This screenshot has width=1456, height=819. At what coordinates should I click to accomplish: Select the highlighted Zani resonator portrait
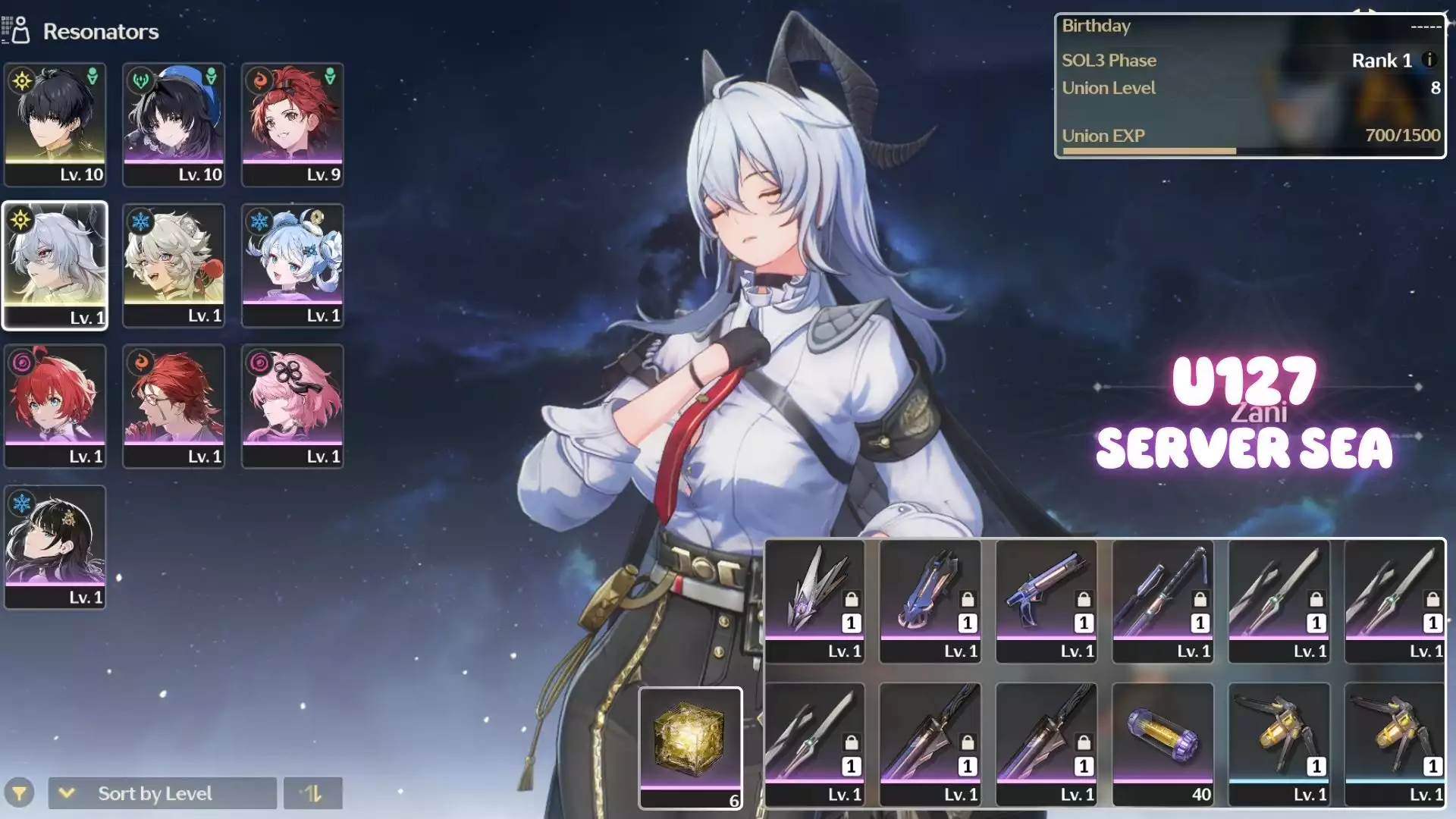click(55, 265)
